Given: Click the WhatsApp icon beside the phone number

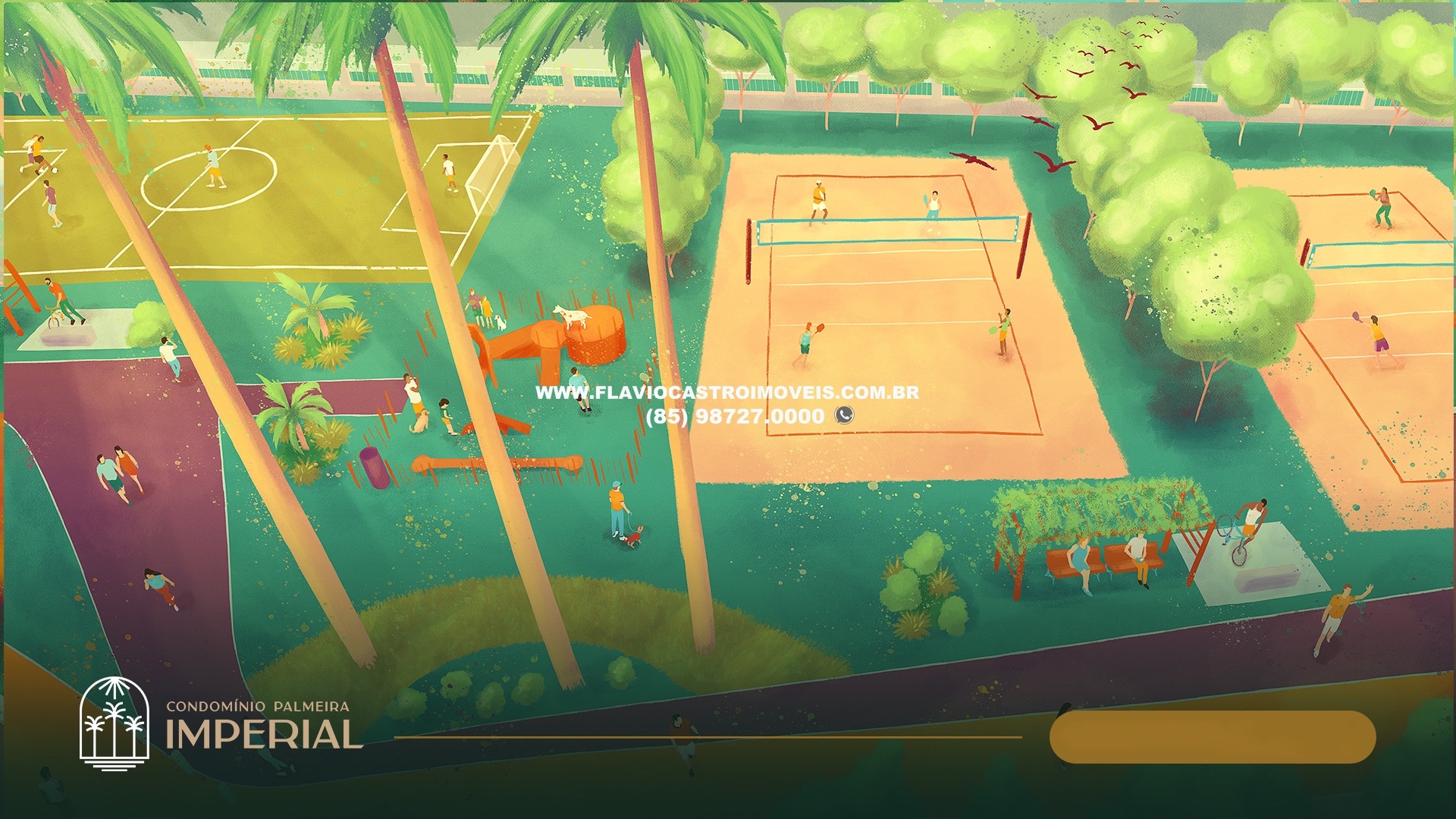Looking at the screenshot, I should coord(844,415).
